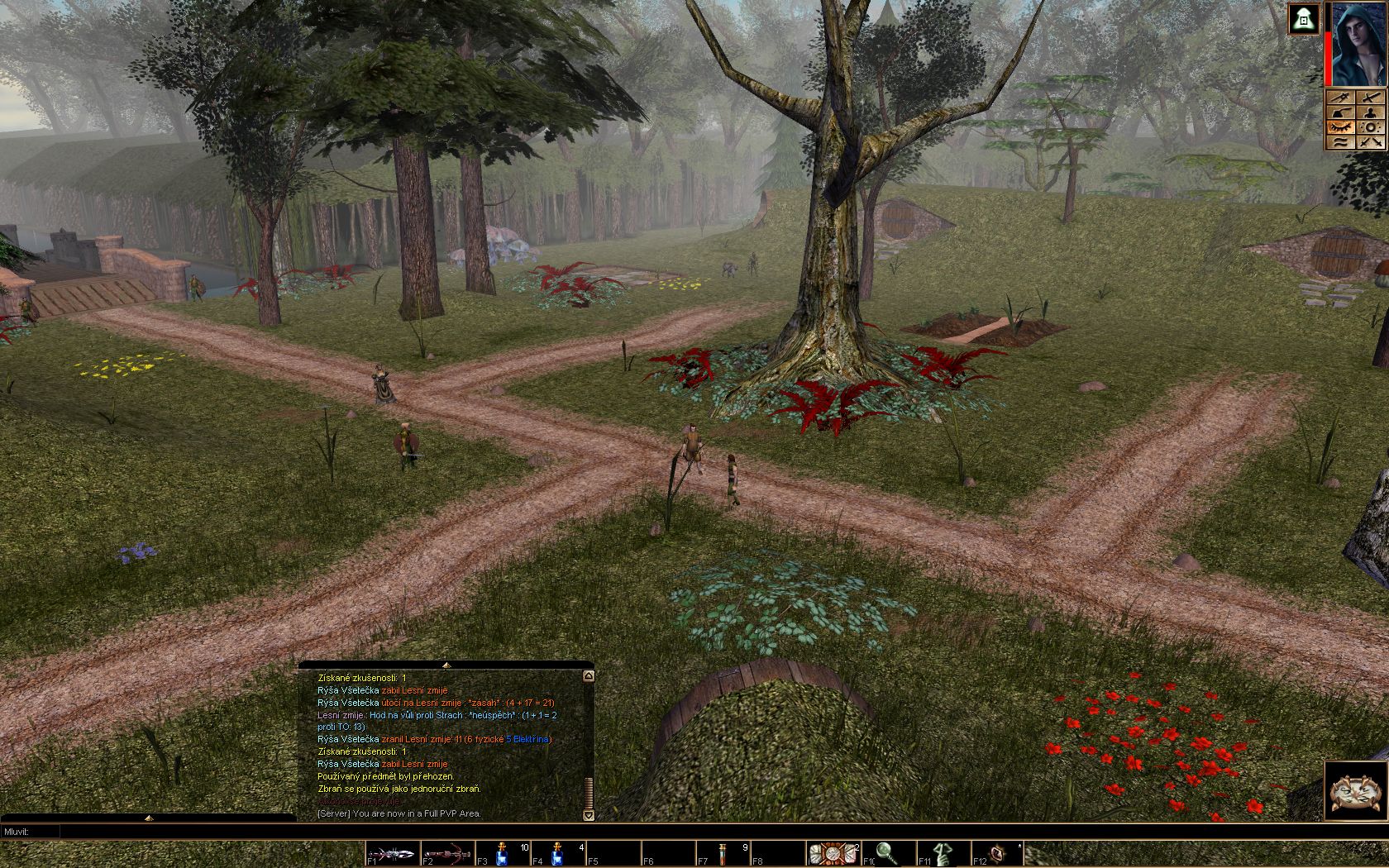Viewport: 1389px width, 868px height.
Task: Activate the shushing finger skill in F11
Action: 943,853
